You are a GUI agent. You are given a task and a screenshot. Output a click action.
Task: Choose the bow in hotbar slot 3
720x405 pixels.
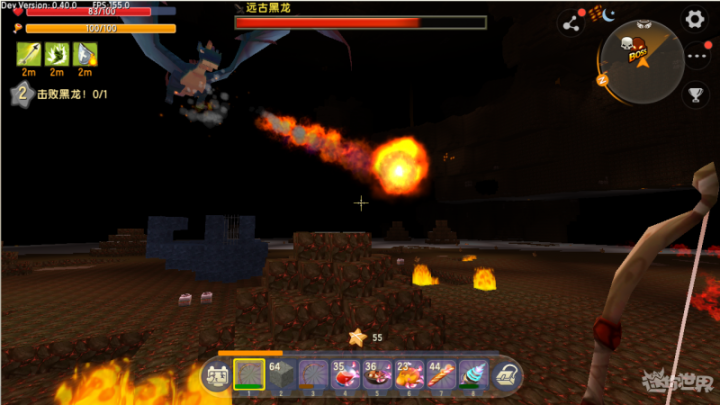[313, 375]
